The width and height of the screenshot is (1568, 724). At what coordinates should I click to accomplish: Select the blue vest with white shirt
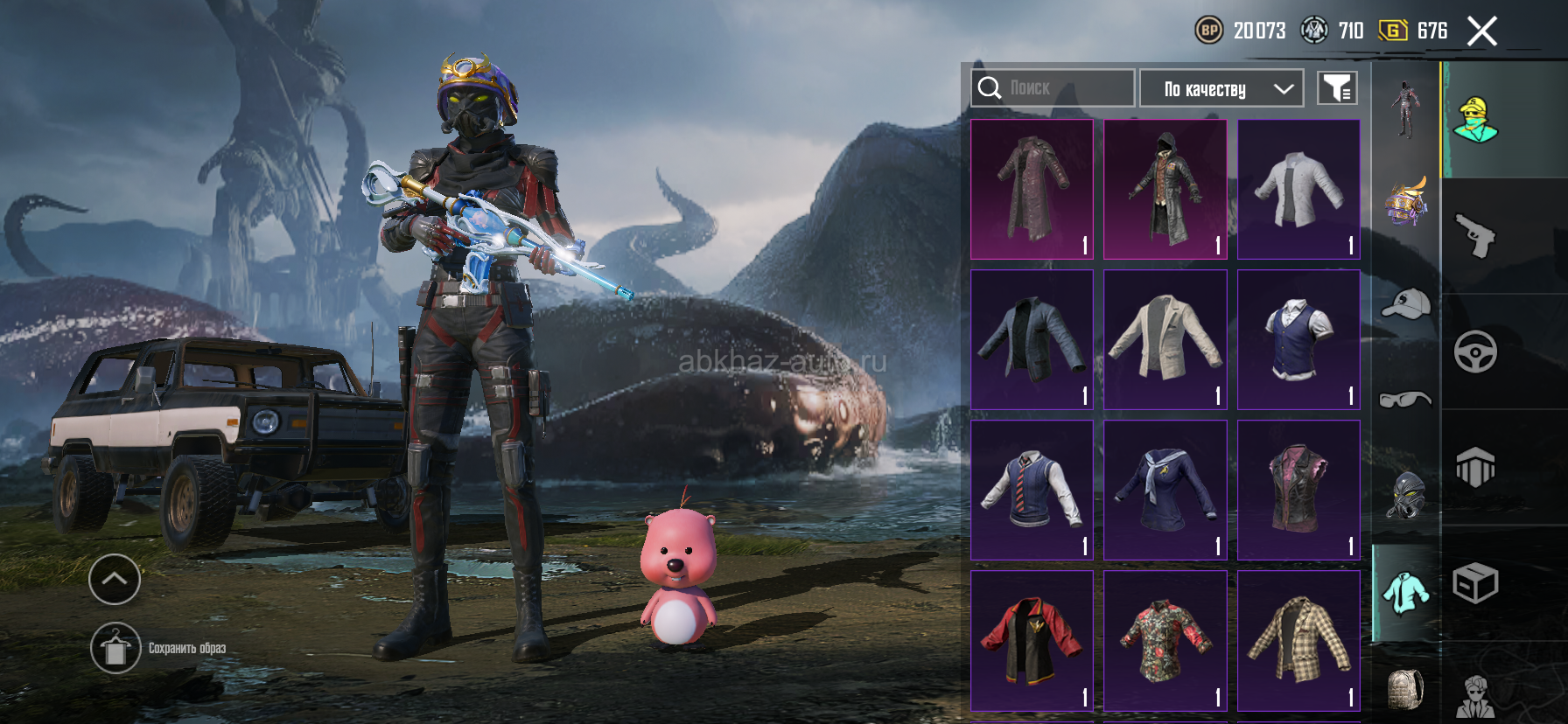click(1298, 339)
